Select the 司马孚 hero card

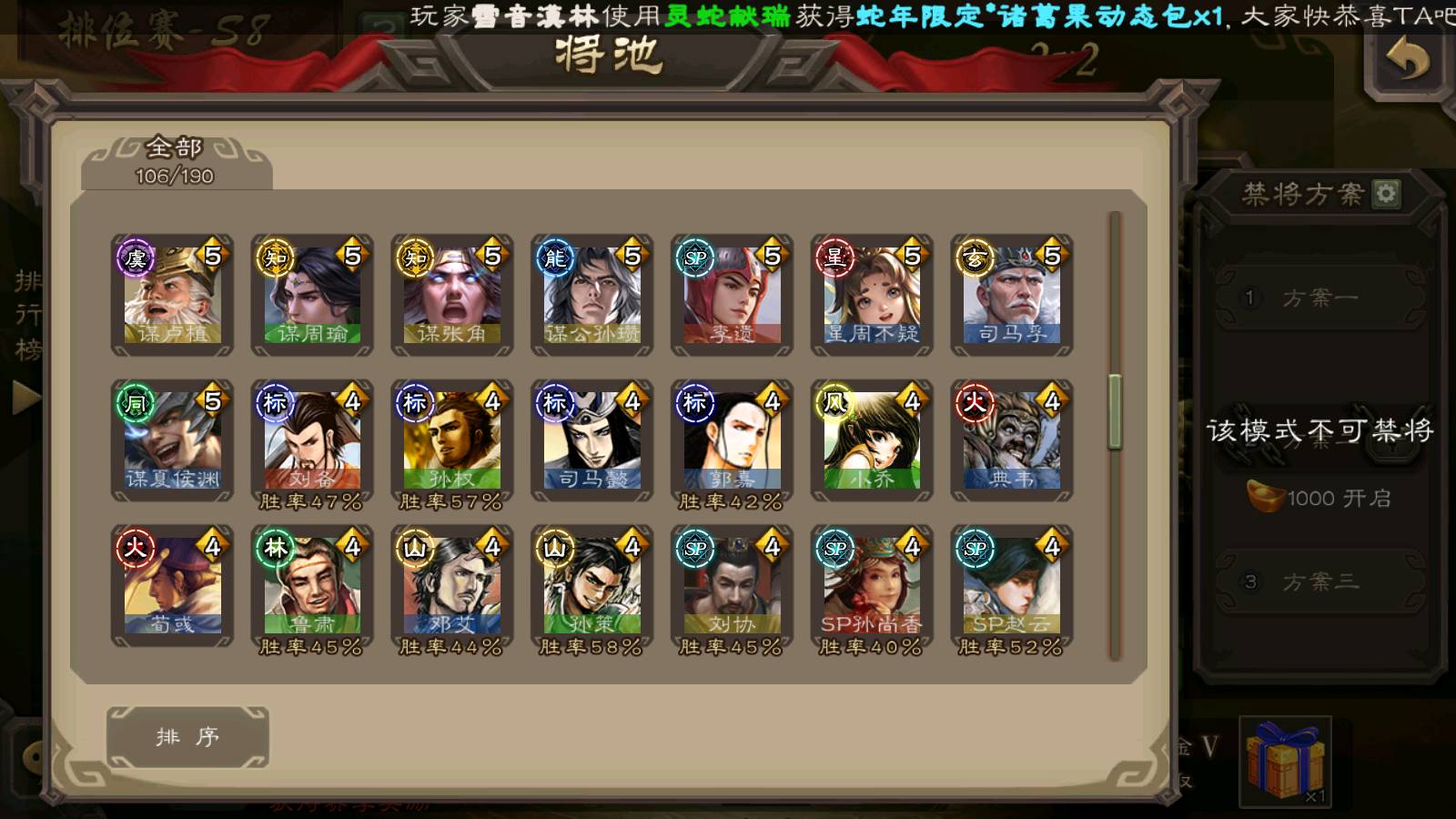click(x=1012, y=295)
